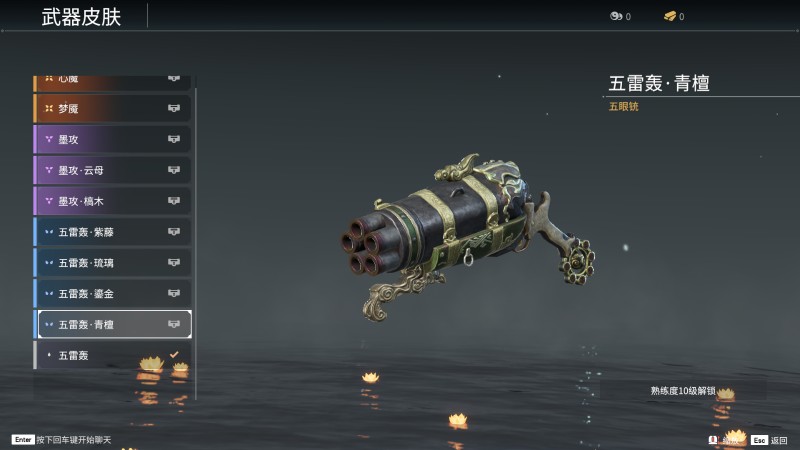The width and height of the screenshot is (800, 450).
Task: Open the silver coin currency counter
Action: 620,16
